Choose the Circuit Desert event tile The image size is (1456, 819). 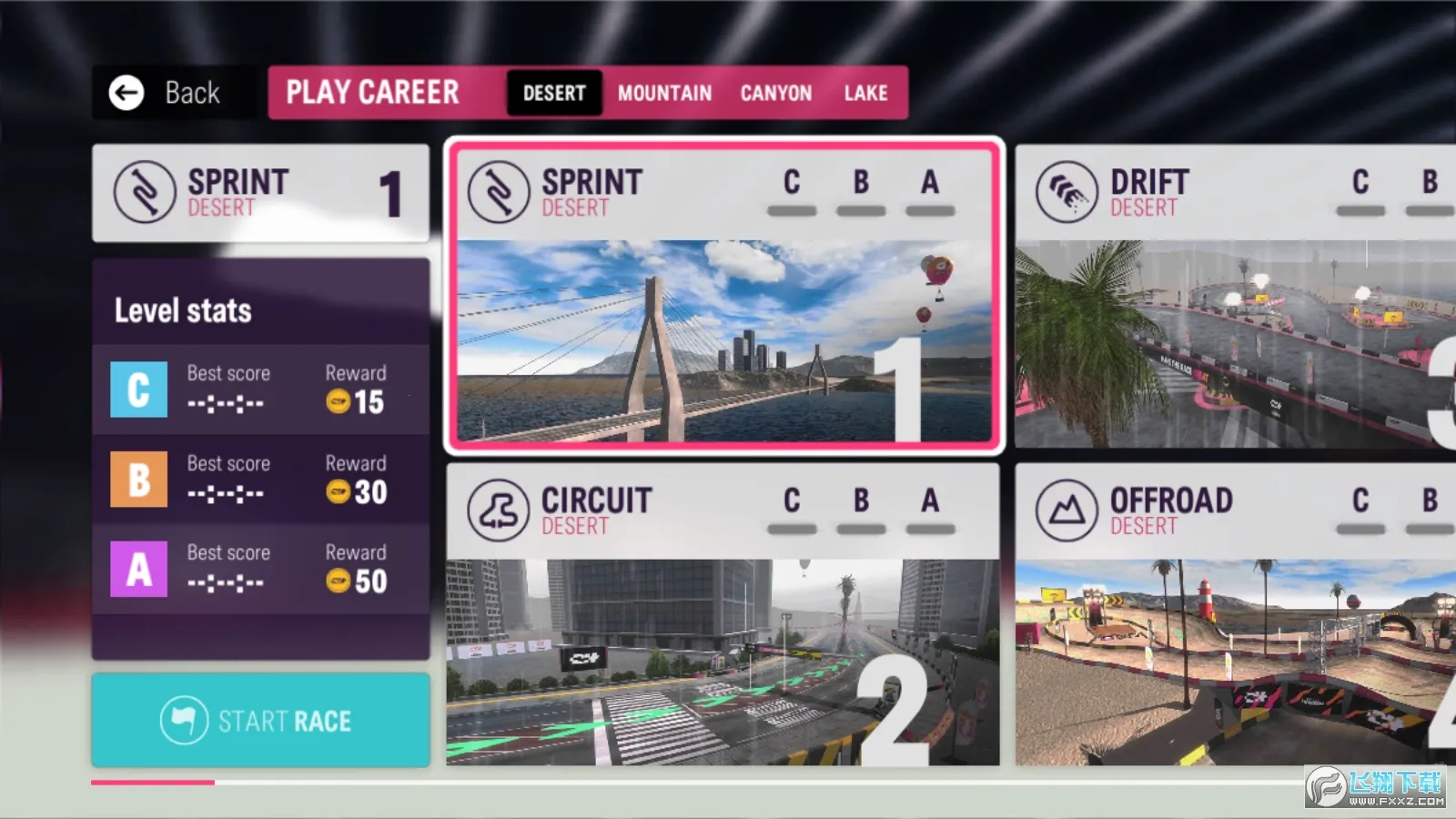tap(723, 614)
